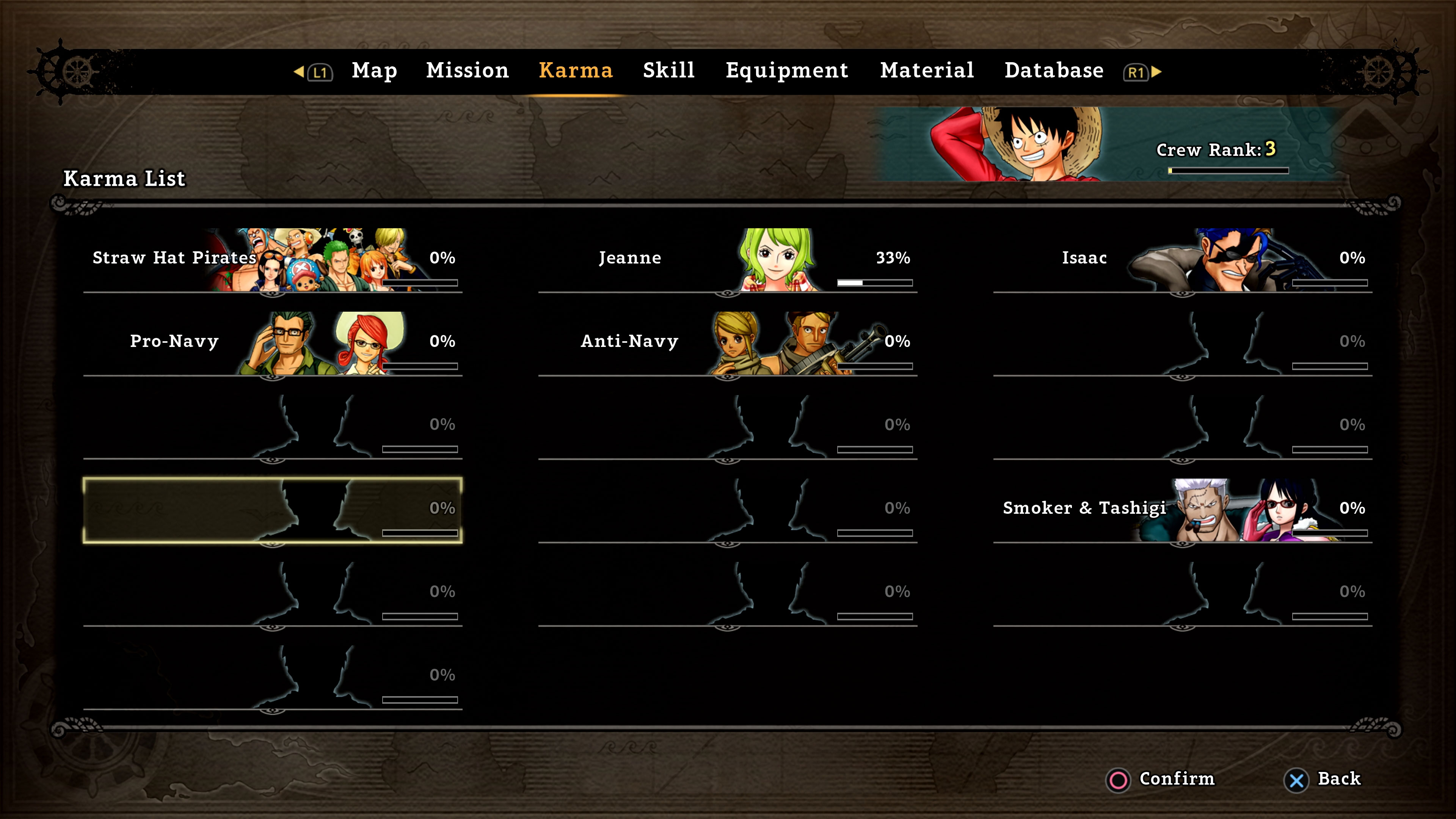The width and height of the screenshot is (1456, 819).
Task: Click the Luffy Crew Rank banner
Action: point(1108,145)
